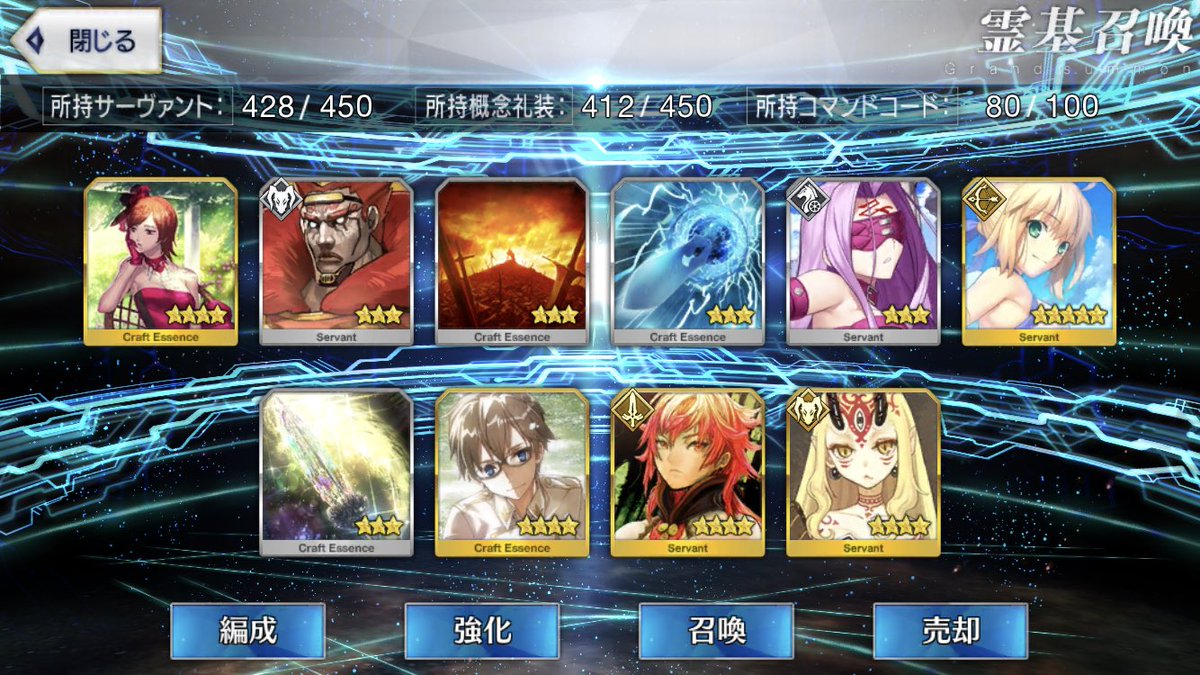Pick the rainbow crystal Craft Essence card
Screen dimensions: 1200x675
point(336,473)
